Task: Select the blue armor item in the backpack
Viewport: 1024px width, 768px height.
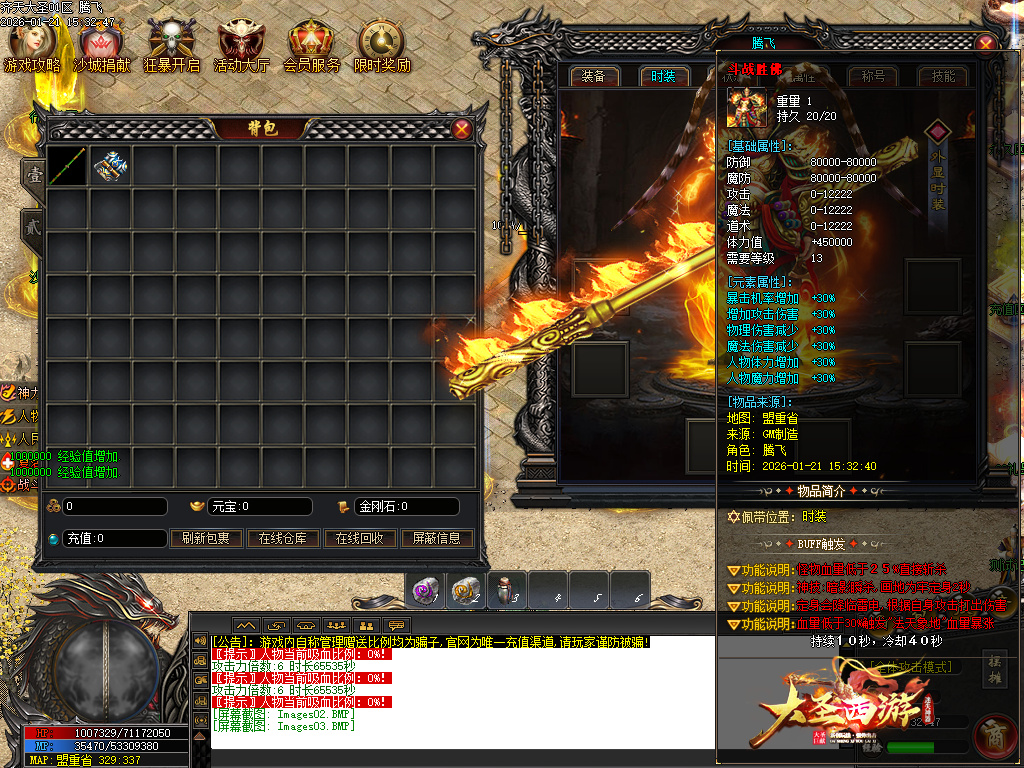Action: tap(110, 166)
